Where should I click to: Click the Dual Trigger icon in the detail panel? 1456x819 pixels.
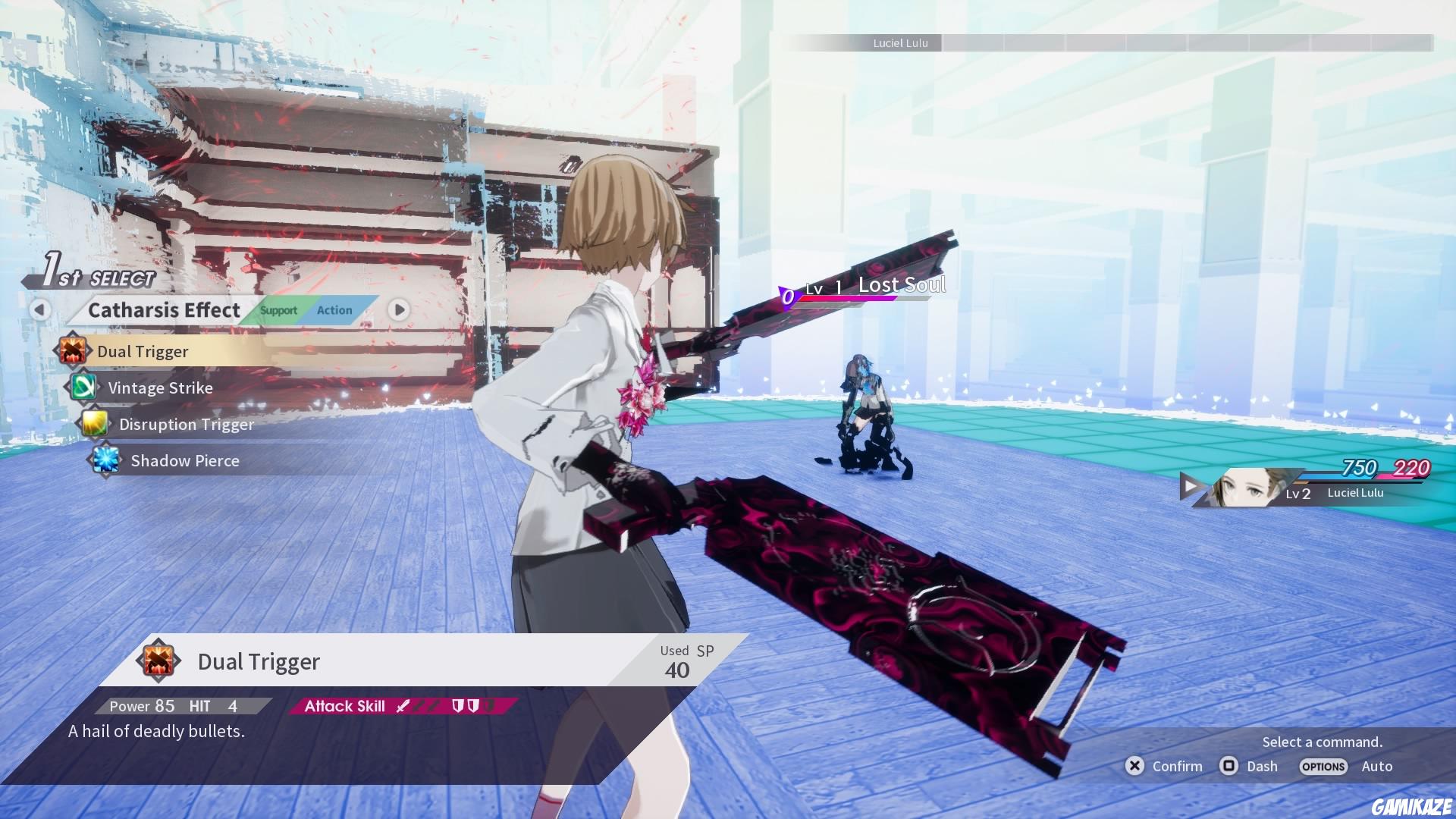159,661
